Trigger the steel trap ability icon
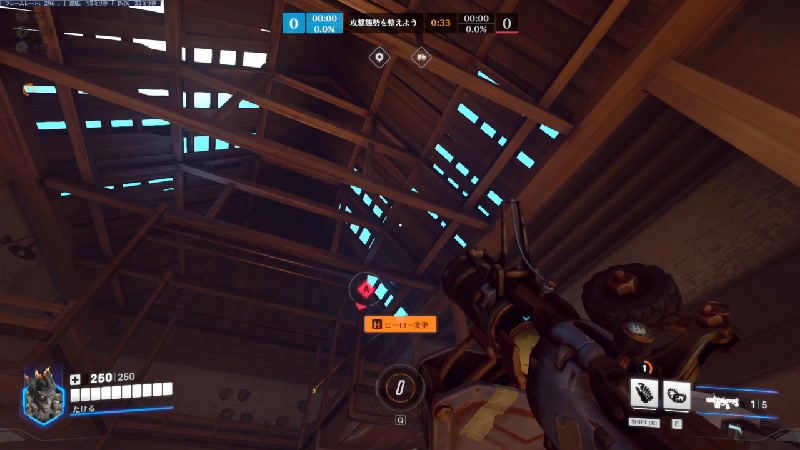The width and height of the screenshot is (800, 450). click(677, 395)
